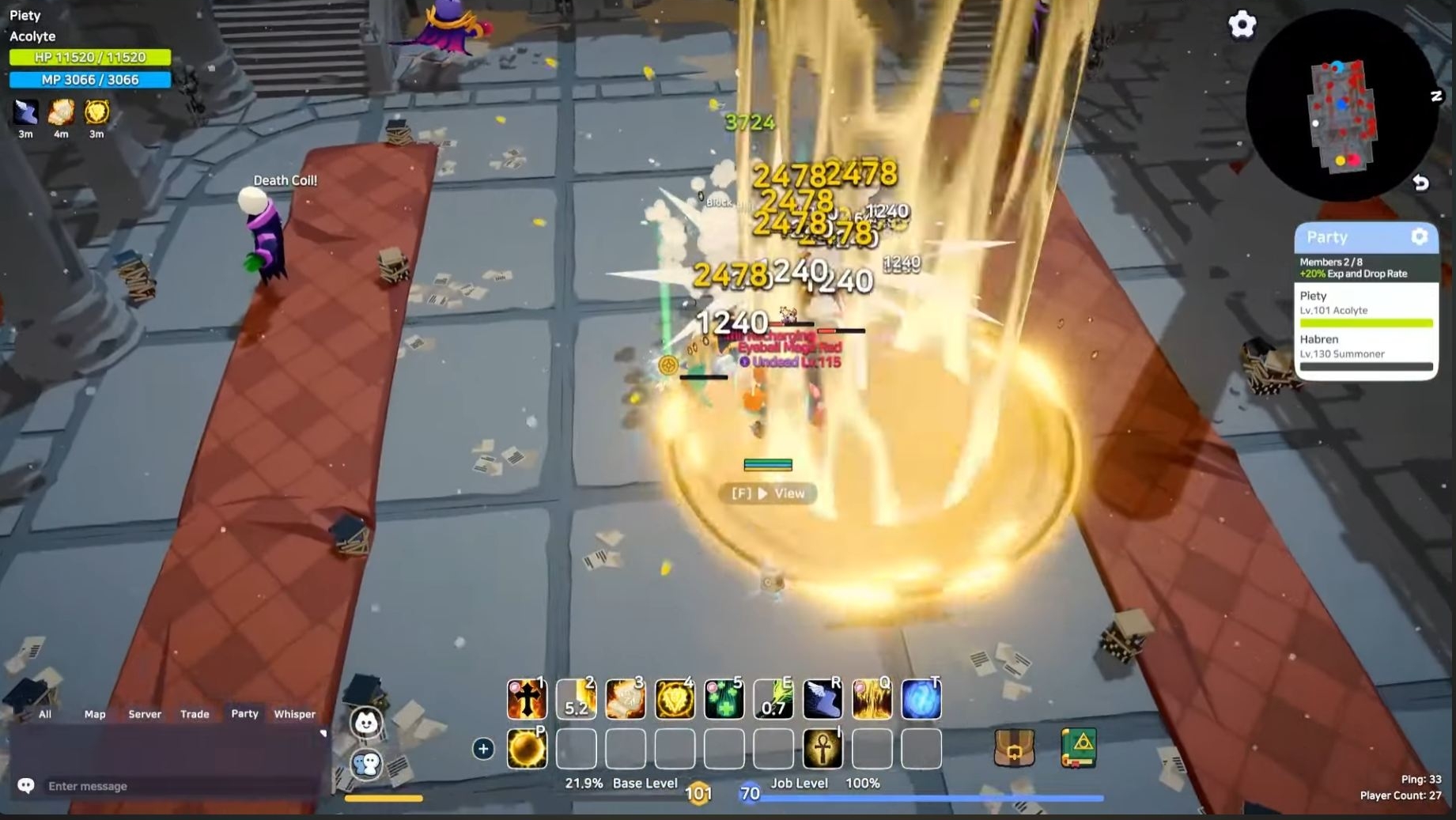Cast the winged boot skill bound to R

coord(823,699)
